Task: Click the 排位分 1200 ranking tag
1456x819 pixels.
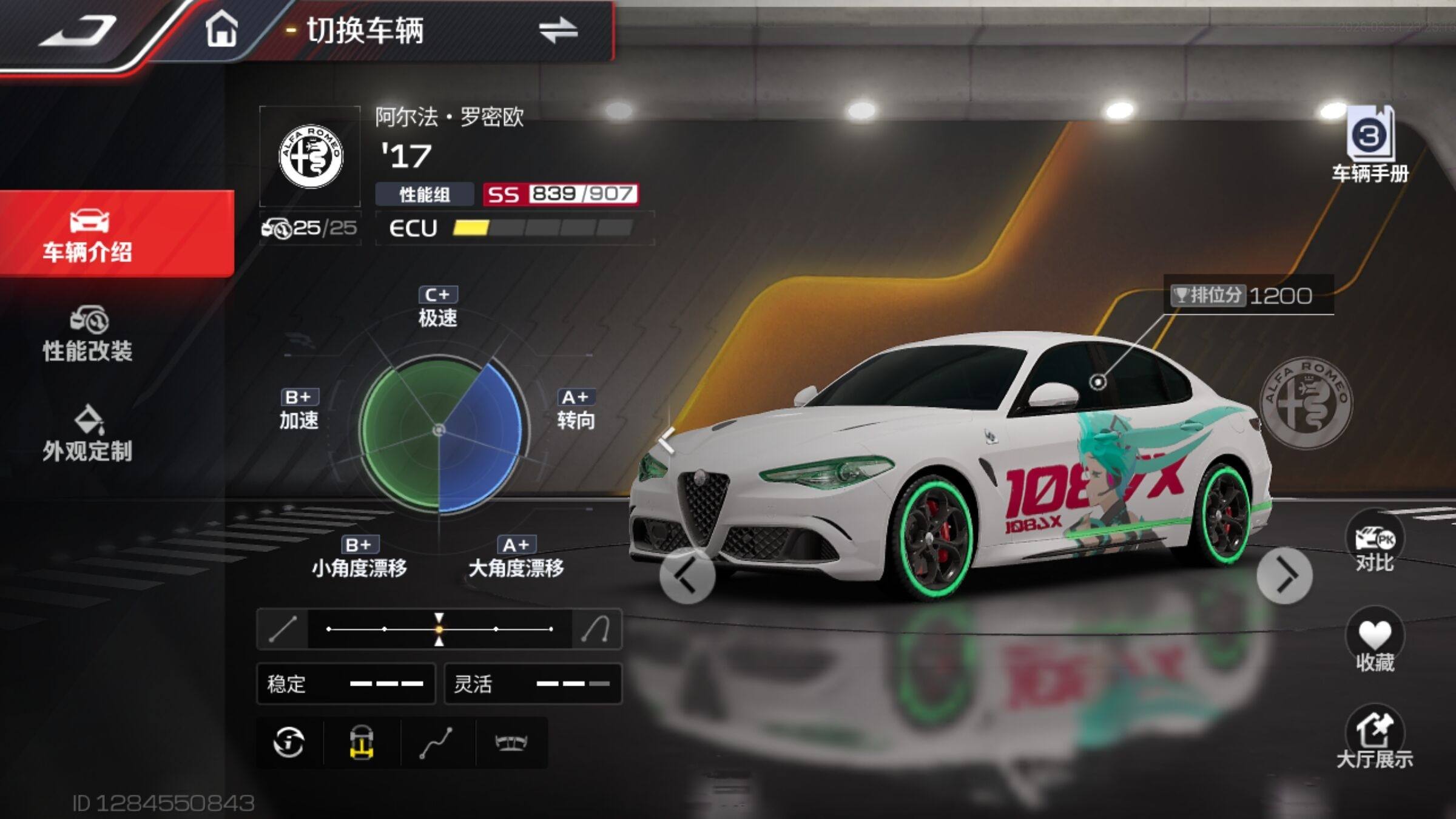Action: (x=1249, y=295)
